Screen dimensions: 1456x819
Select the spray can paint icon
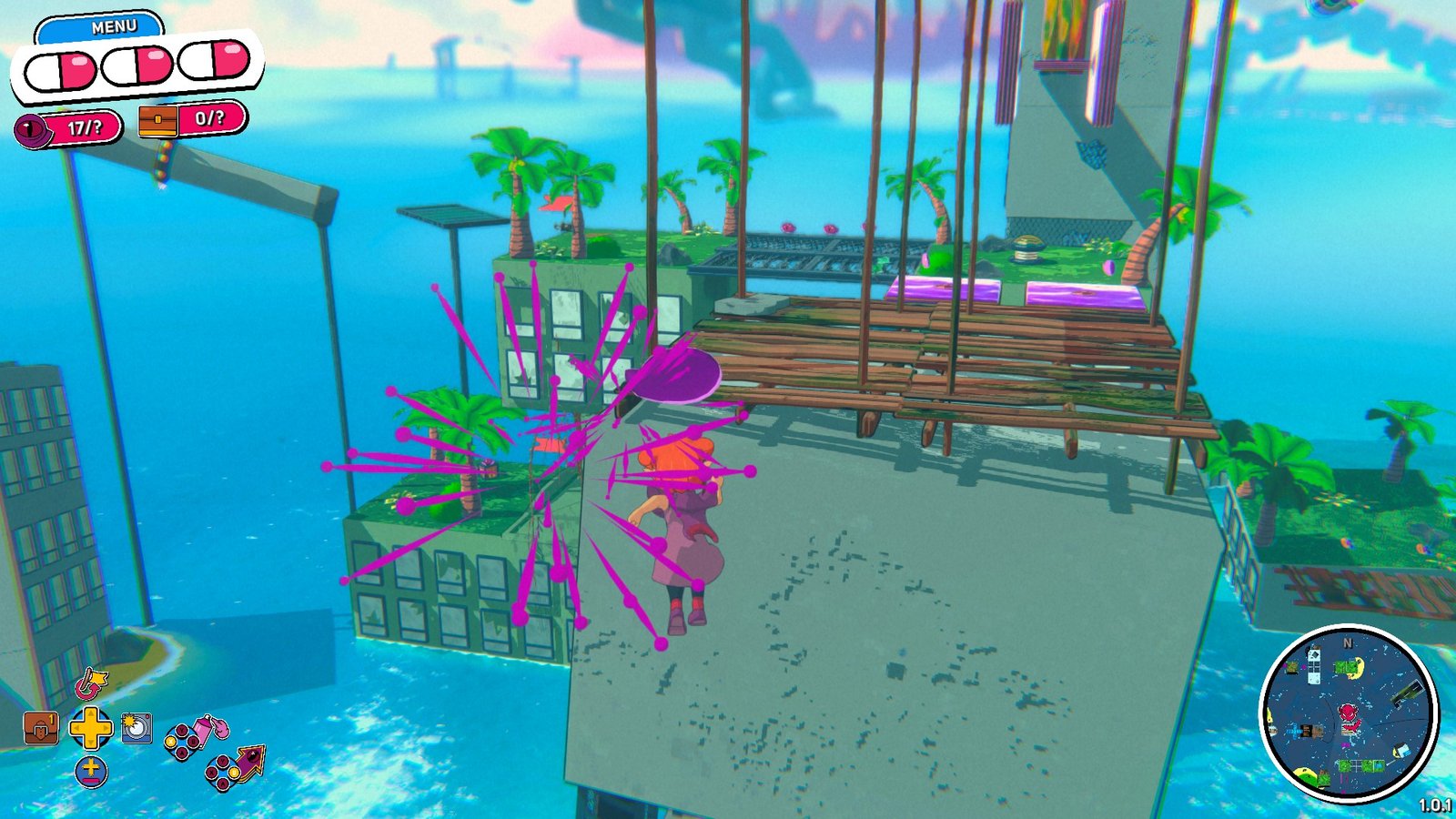[x=202, y=728]
